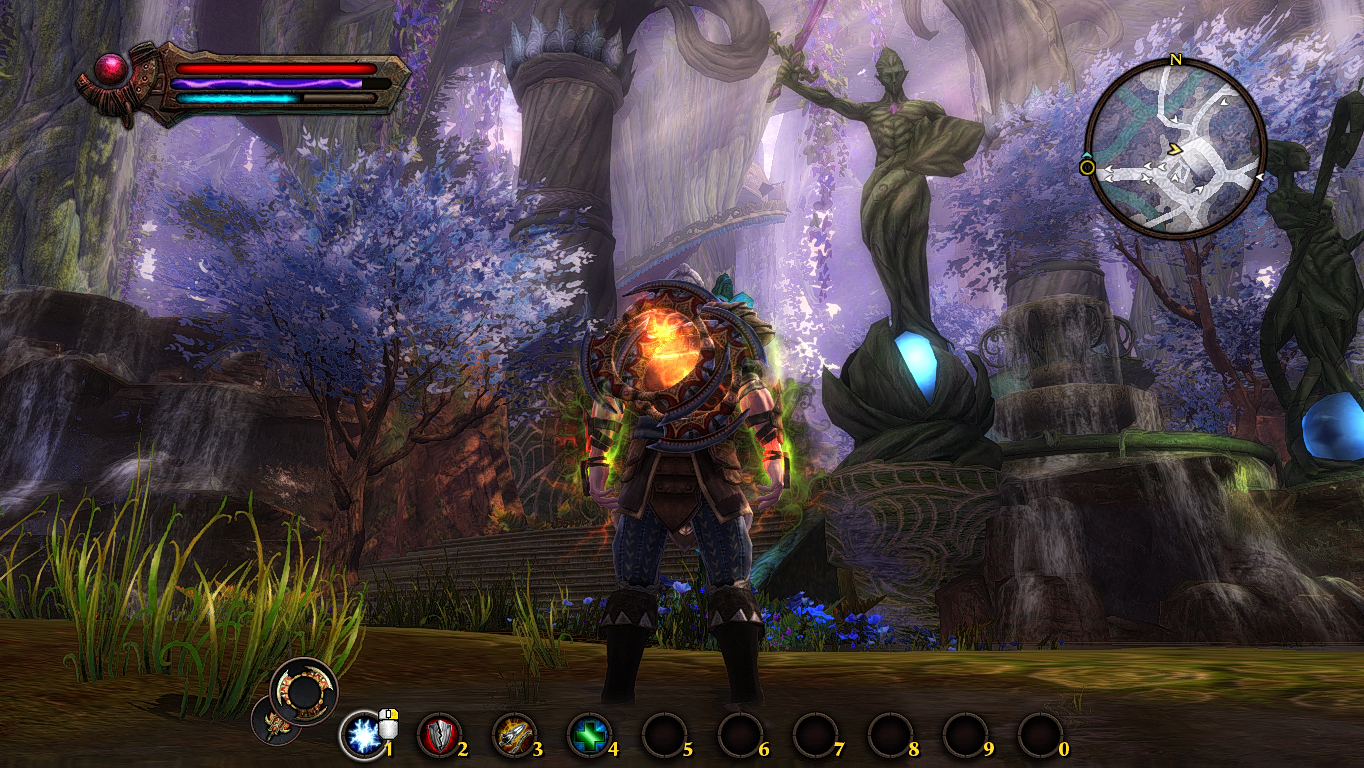Select the red orb beside the health bar
This screenshot has height=768, width=1364.
109,70
